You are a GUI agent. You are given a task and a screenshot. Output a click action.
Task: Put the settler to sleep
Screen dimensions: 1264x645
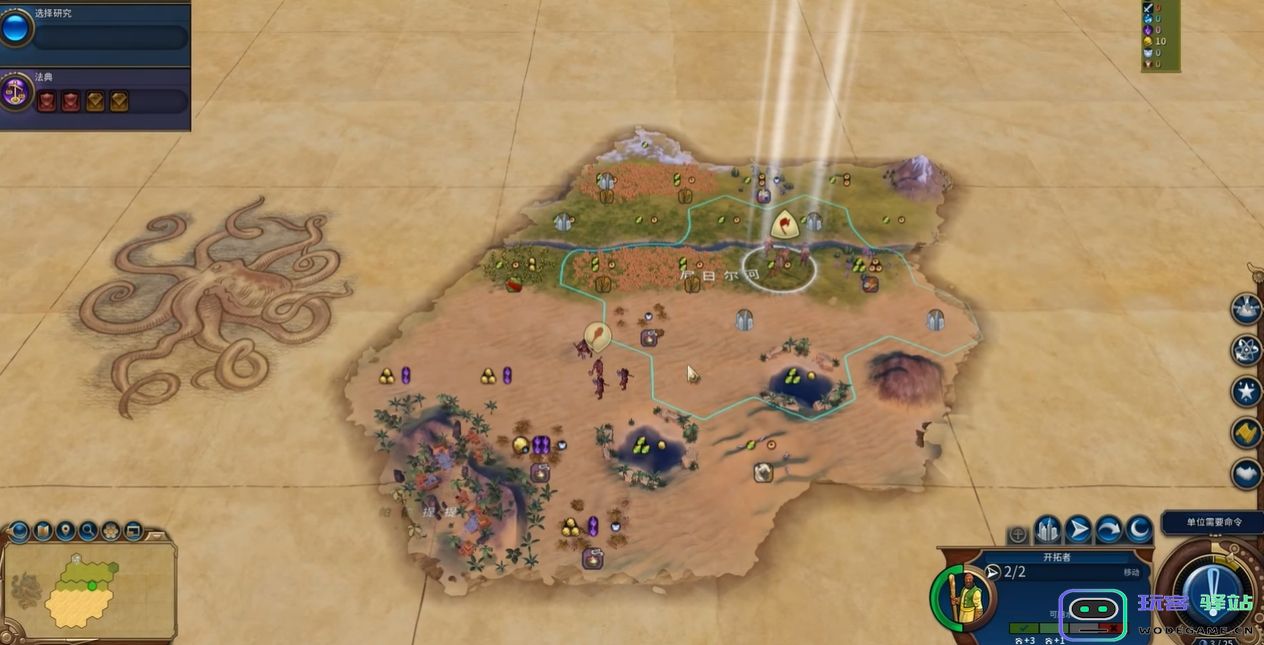pos(1139,529)
